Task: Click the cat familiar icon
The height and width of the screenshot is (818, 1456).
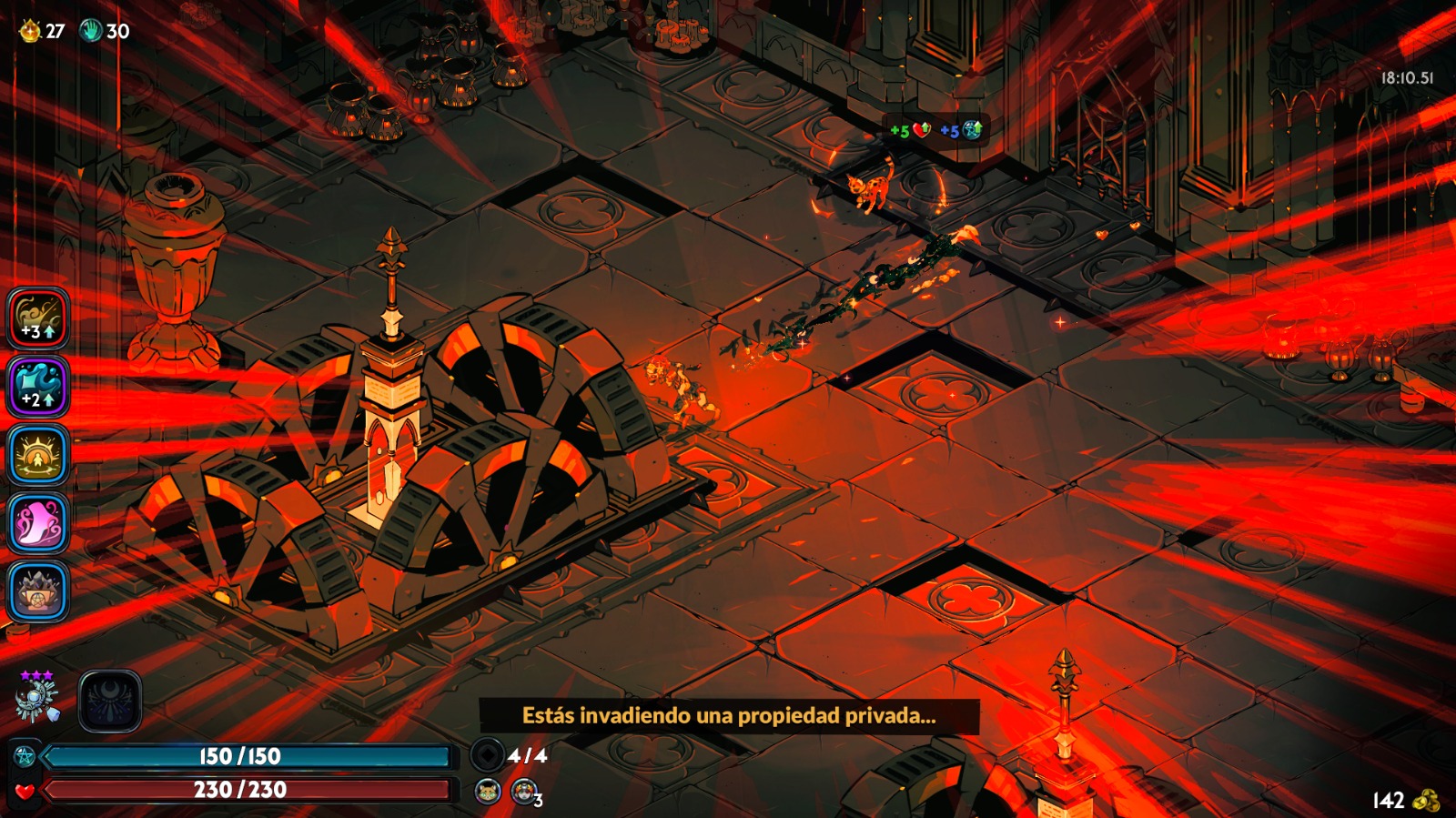Action: [x=488, y=792]
